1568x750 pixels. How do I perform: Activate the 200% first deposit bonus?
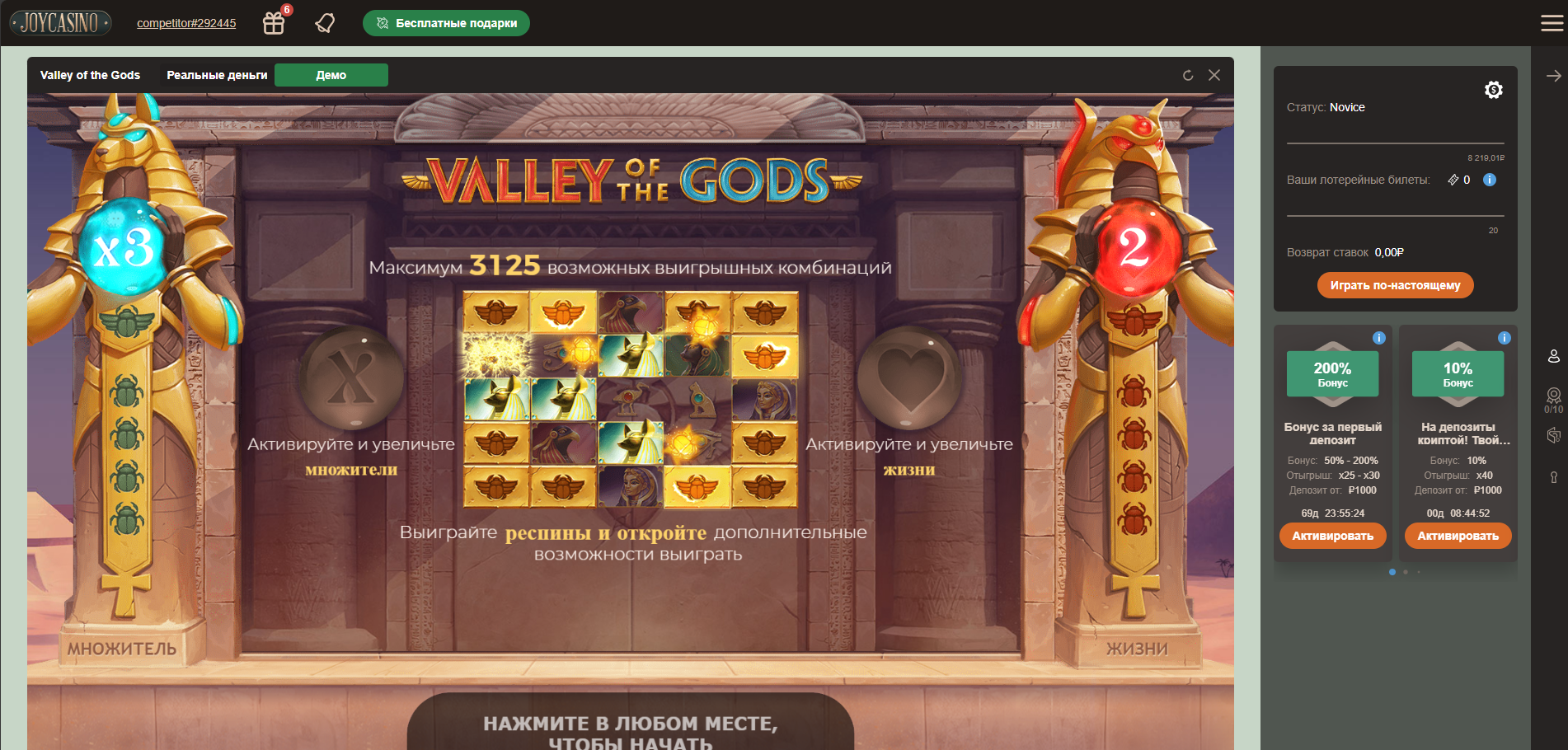(x=1332, y=536)
